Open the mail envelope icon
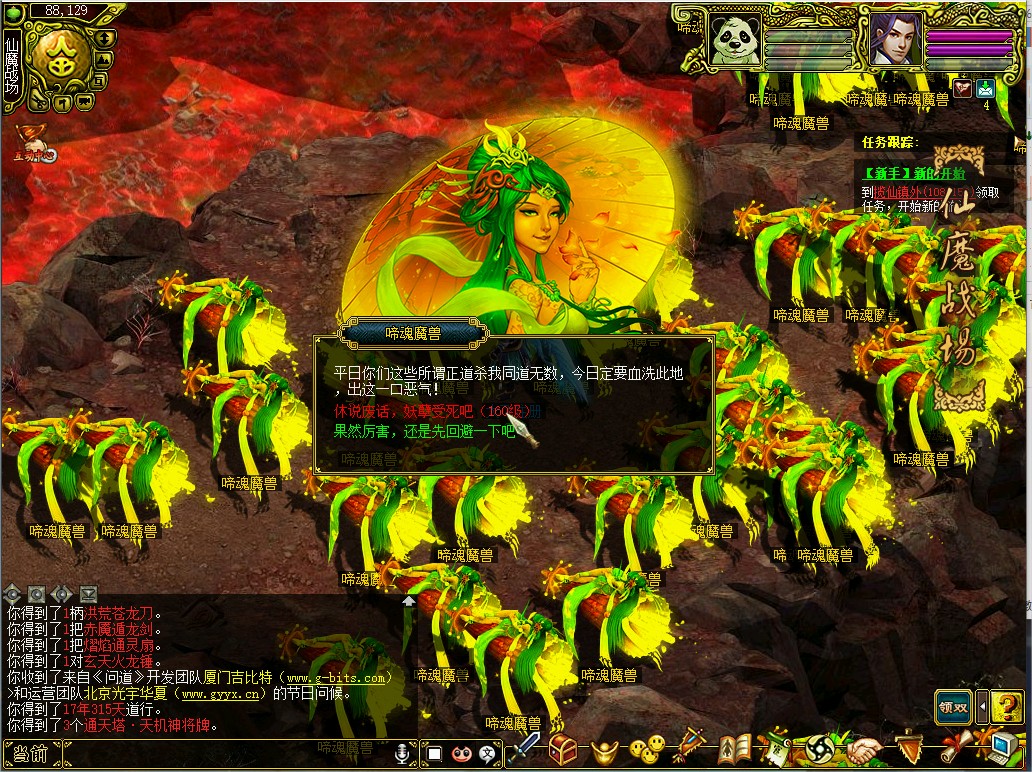This screenshot has width=1032, height=772. [x=985, y=87]
